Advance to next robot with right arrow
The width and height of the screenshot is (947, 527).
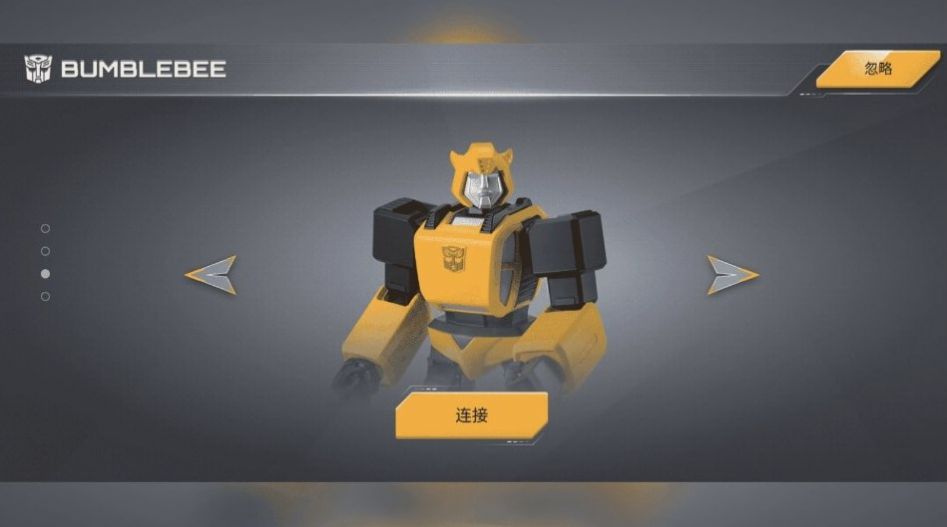(x=731, y=275)
